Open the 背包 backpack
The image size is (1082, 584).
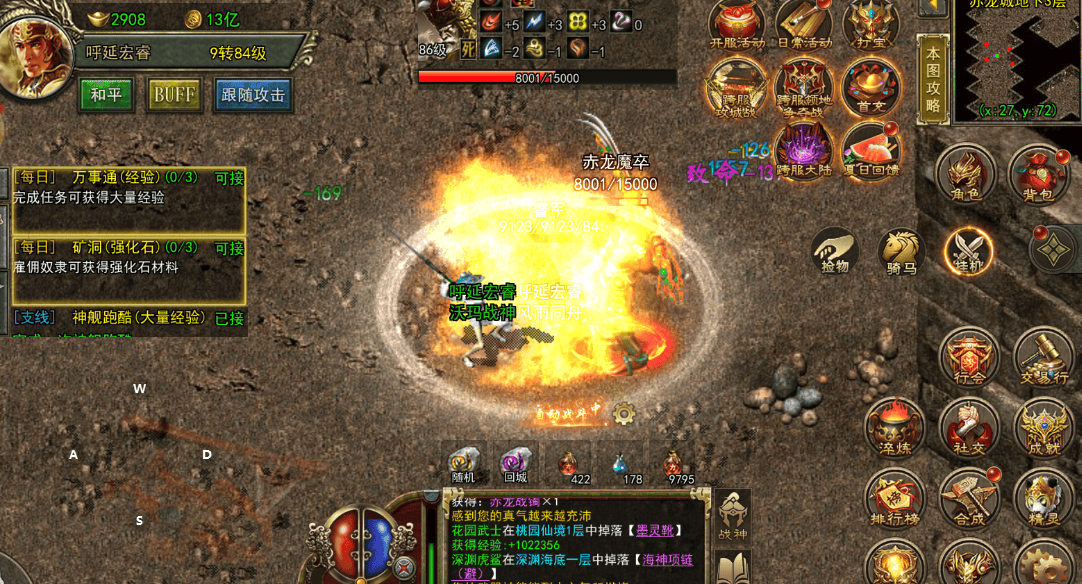(1036, 173)
